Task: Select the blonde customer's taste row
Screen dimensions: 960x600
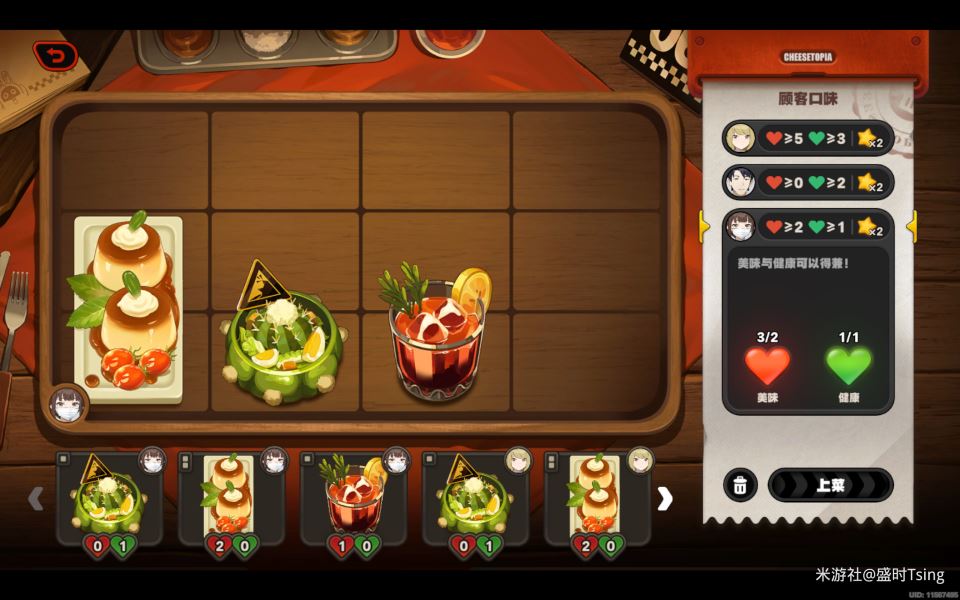Action: click(806, 138)
